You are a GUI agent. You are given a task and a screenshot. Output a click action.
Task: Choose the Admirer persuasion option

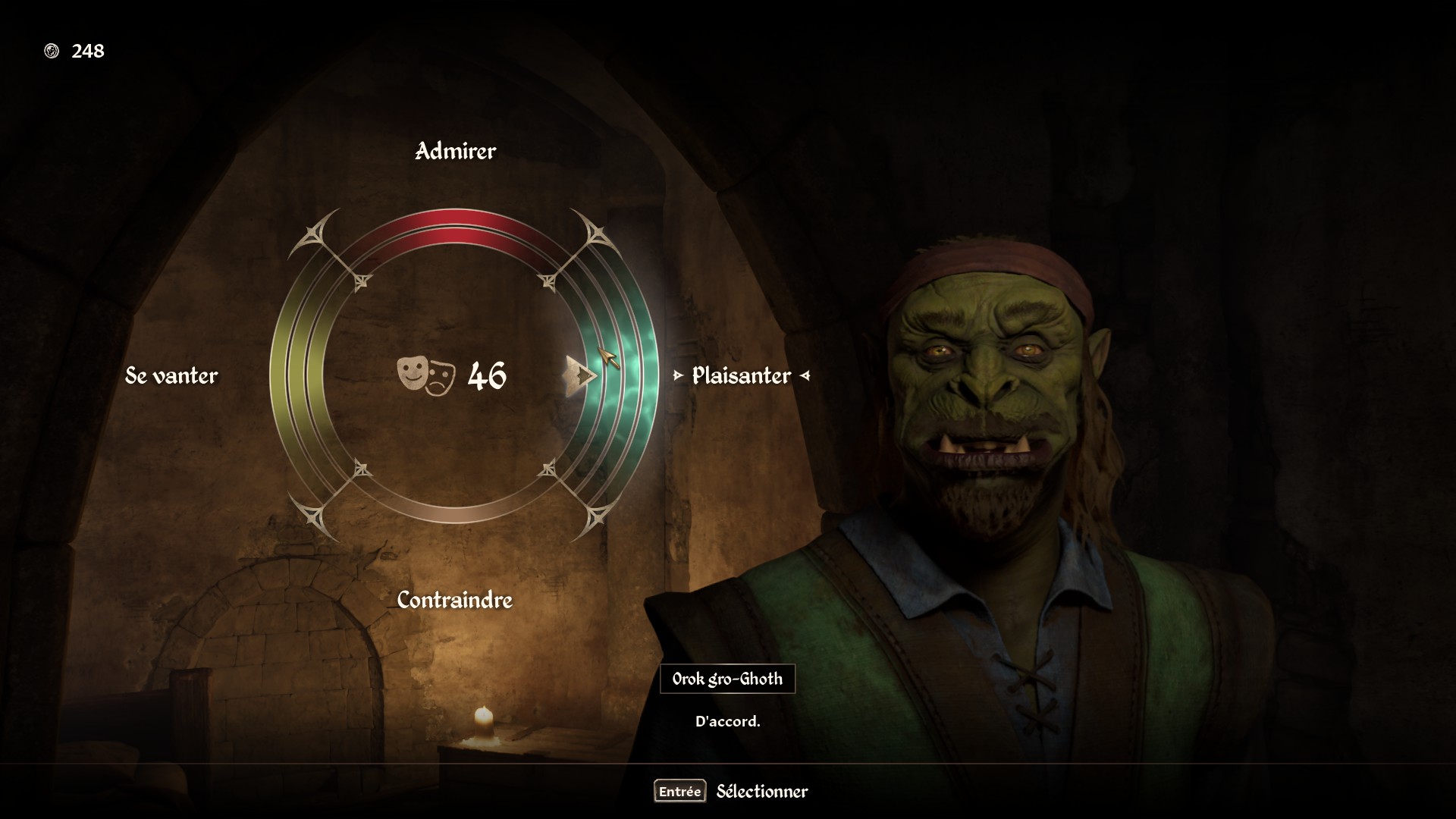point(455,151)
